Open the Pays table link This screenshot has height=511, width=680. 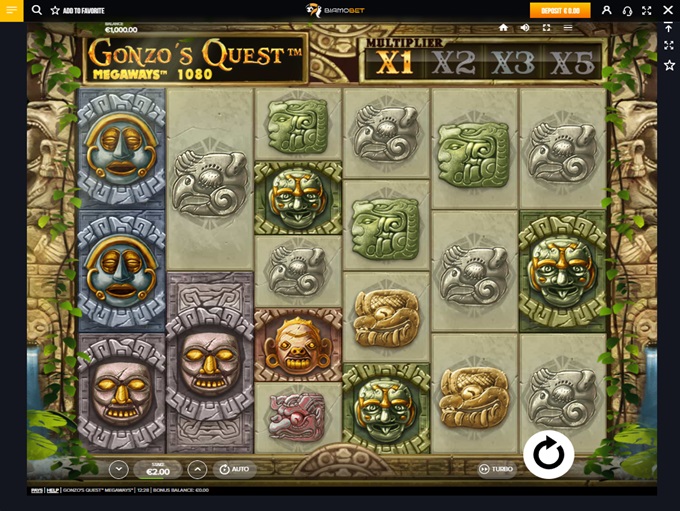[x=36, y=490]
